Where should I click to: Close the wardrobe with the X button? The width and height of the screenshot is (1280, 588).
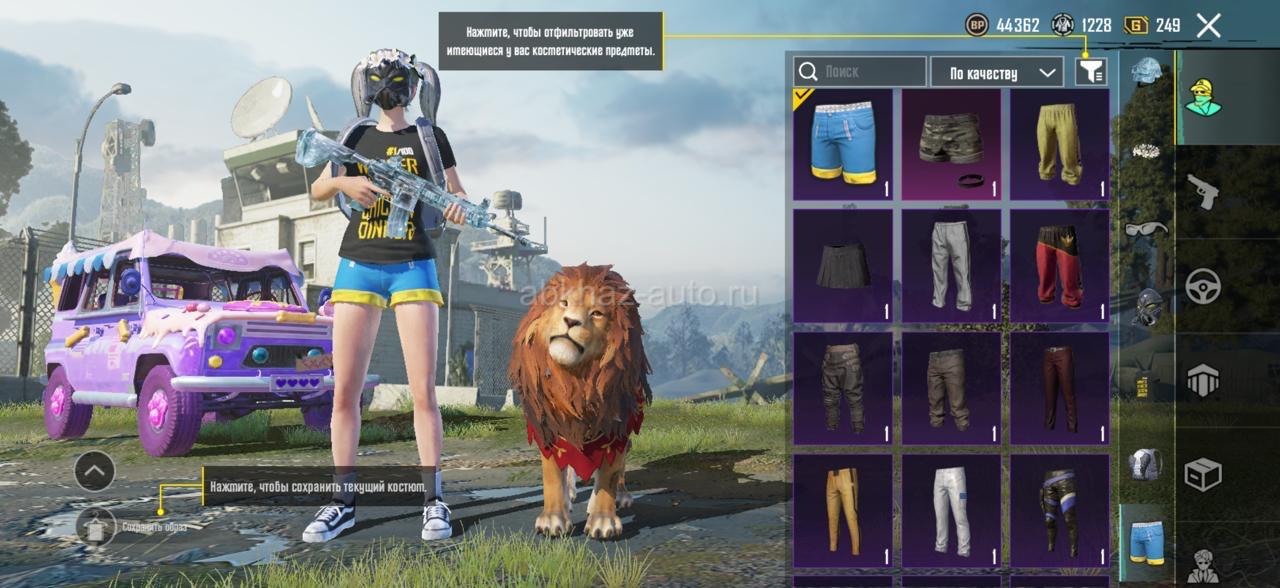point(1208,26)
